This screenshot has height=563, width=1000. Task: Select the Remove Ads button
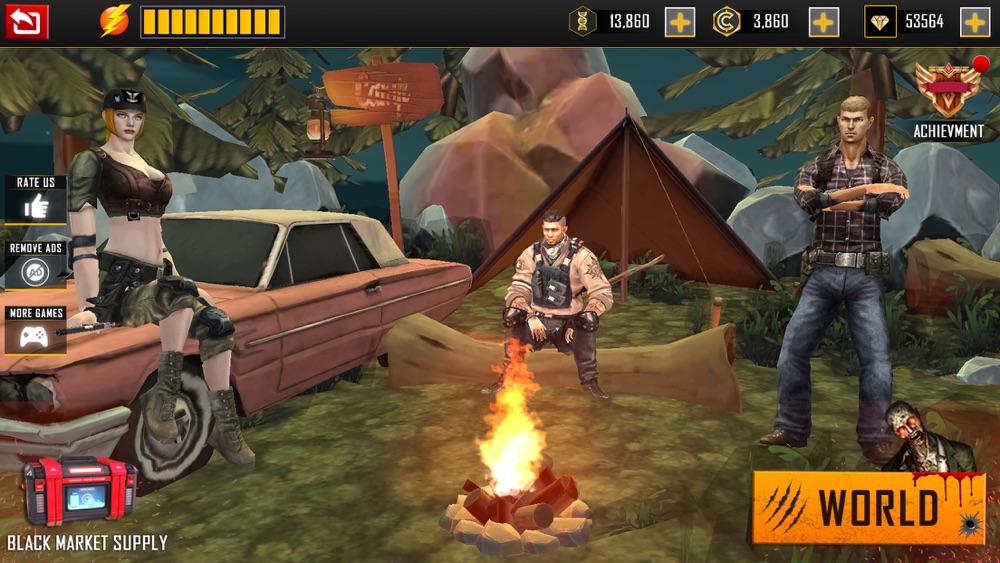click(x=36, y=270)
